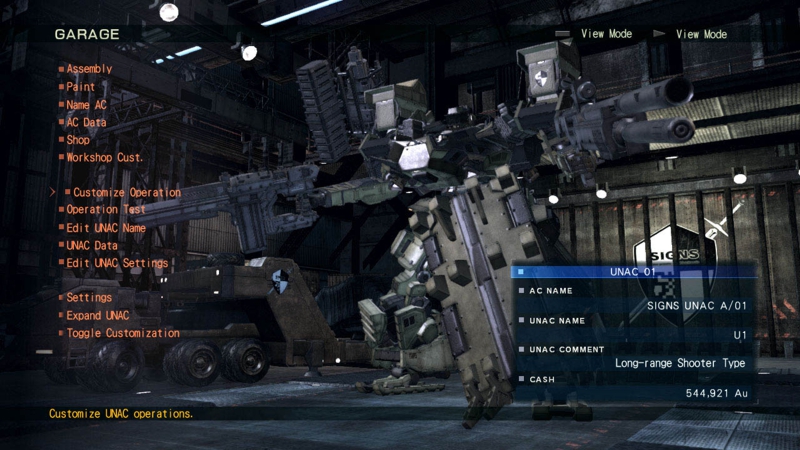The image size is (800, 450).
Task: Select Customize Operation
Action: click(x=127, y=192)
